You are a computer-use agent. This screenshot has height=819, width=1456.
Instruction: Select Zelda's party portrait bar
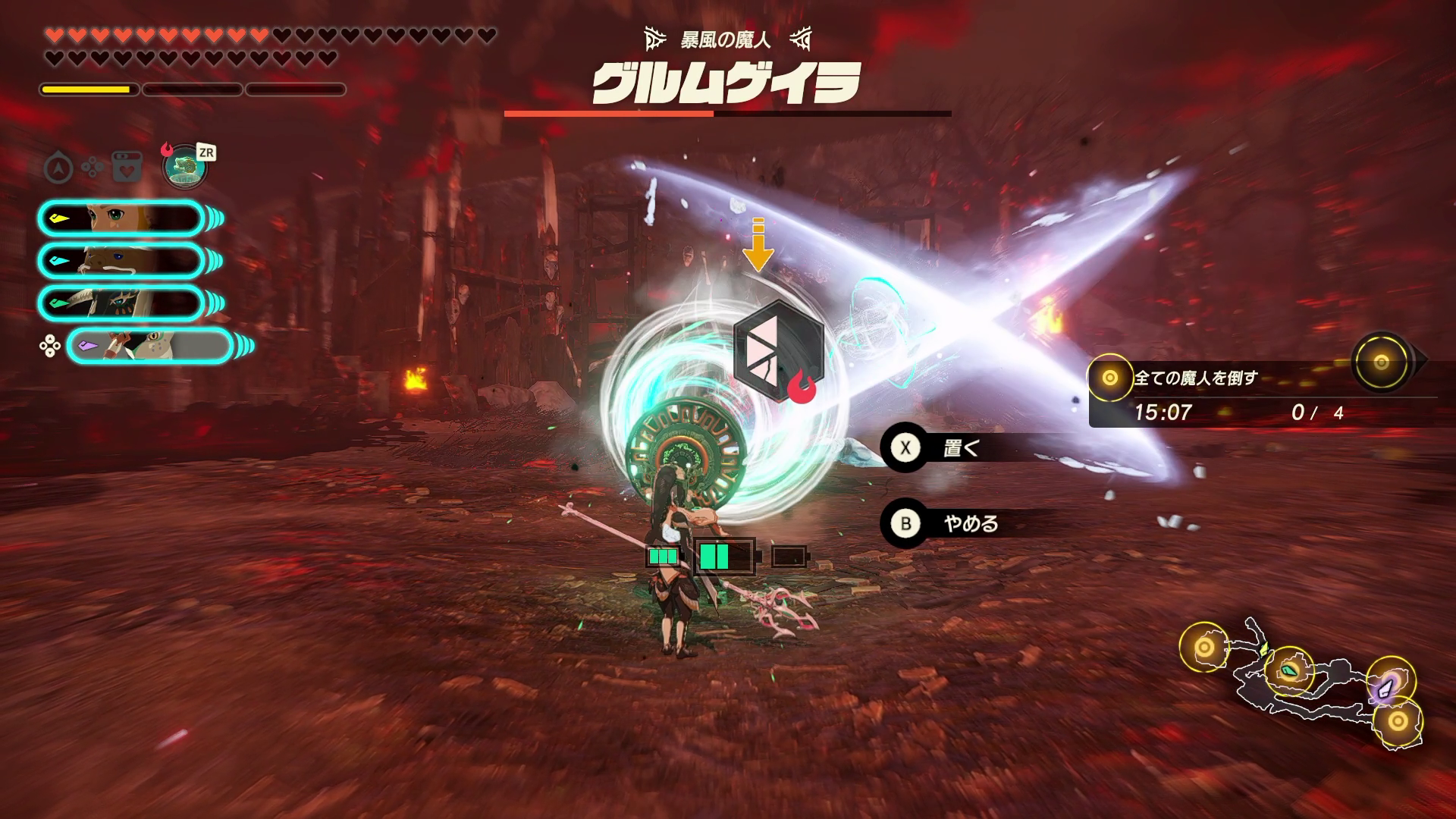click(x=121, y=219)
